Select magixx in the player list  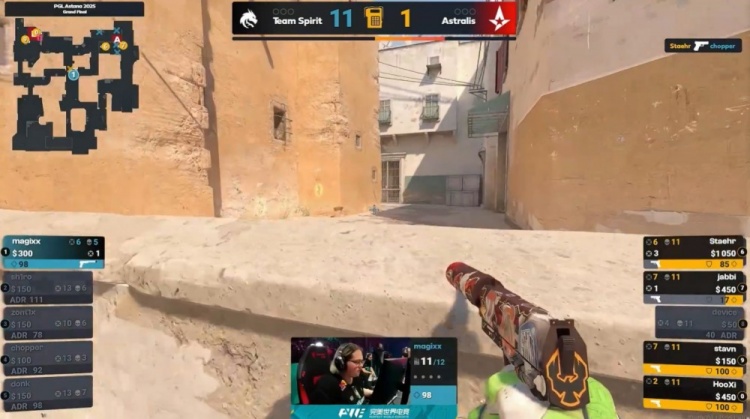tap(52, 252)
